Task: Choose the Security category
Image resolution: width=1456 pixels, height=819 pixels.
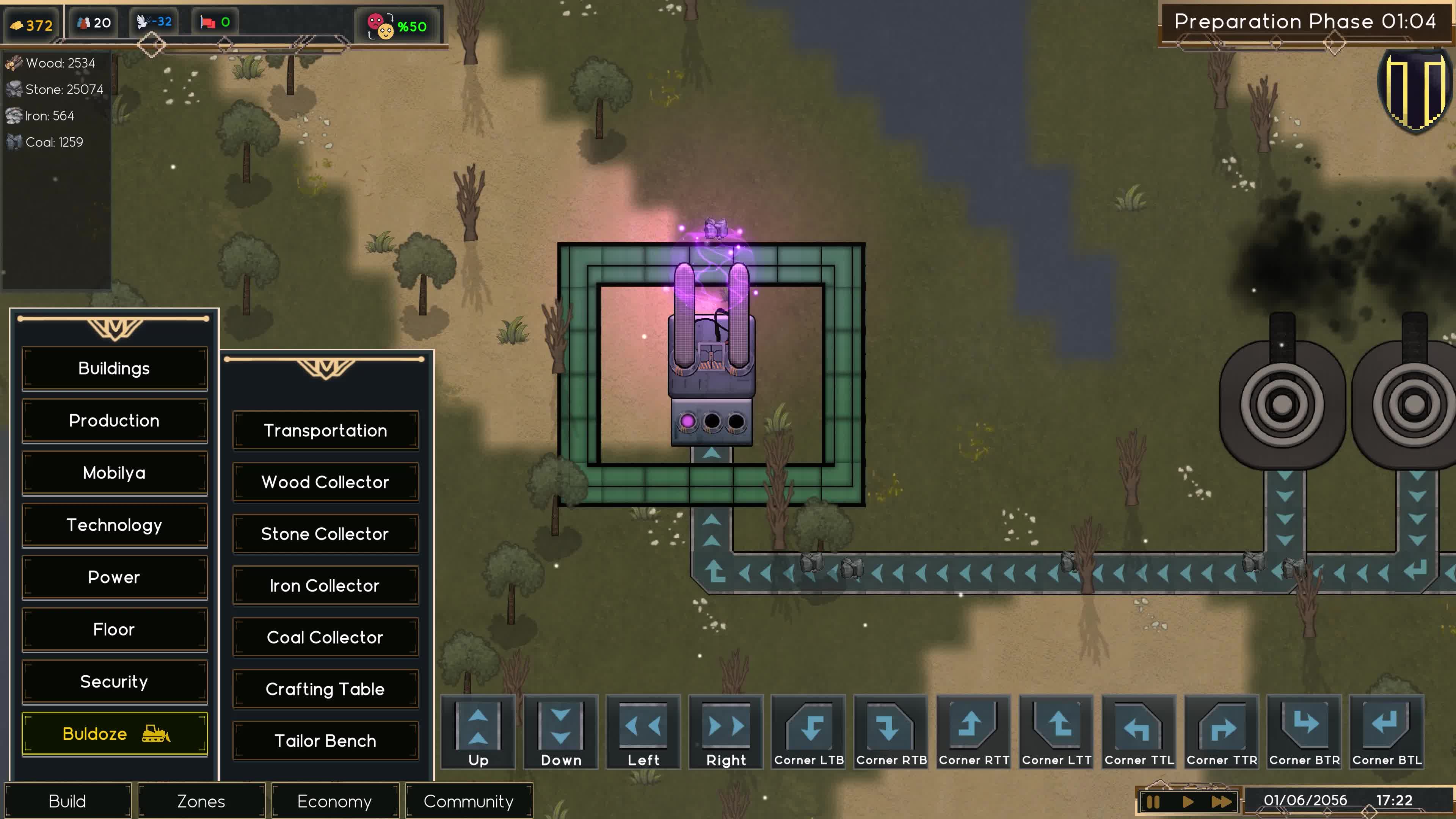Action: 114,682
